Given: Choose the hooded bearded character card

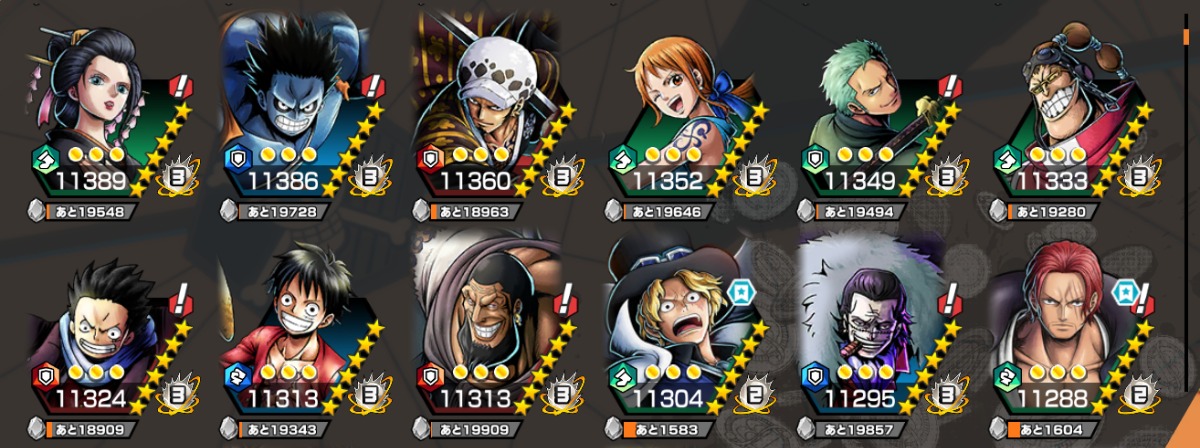Looking at the screenshot, I should 490,335.
